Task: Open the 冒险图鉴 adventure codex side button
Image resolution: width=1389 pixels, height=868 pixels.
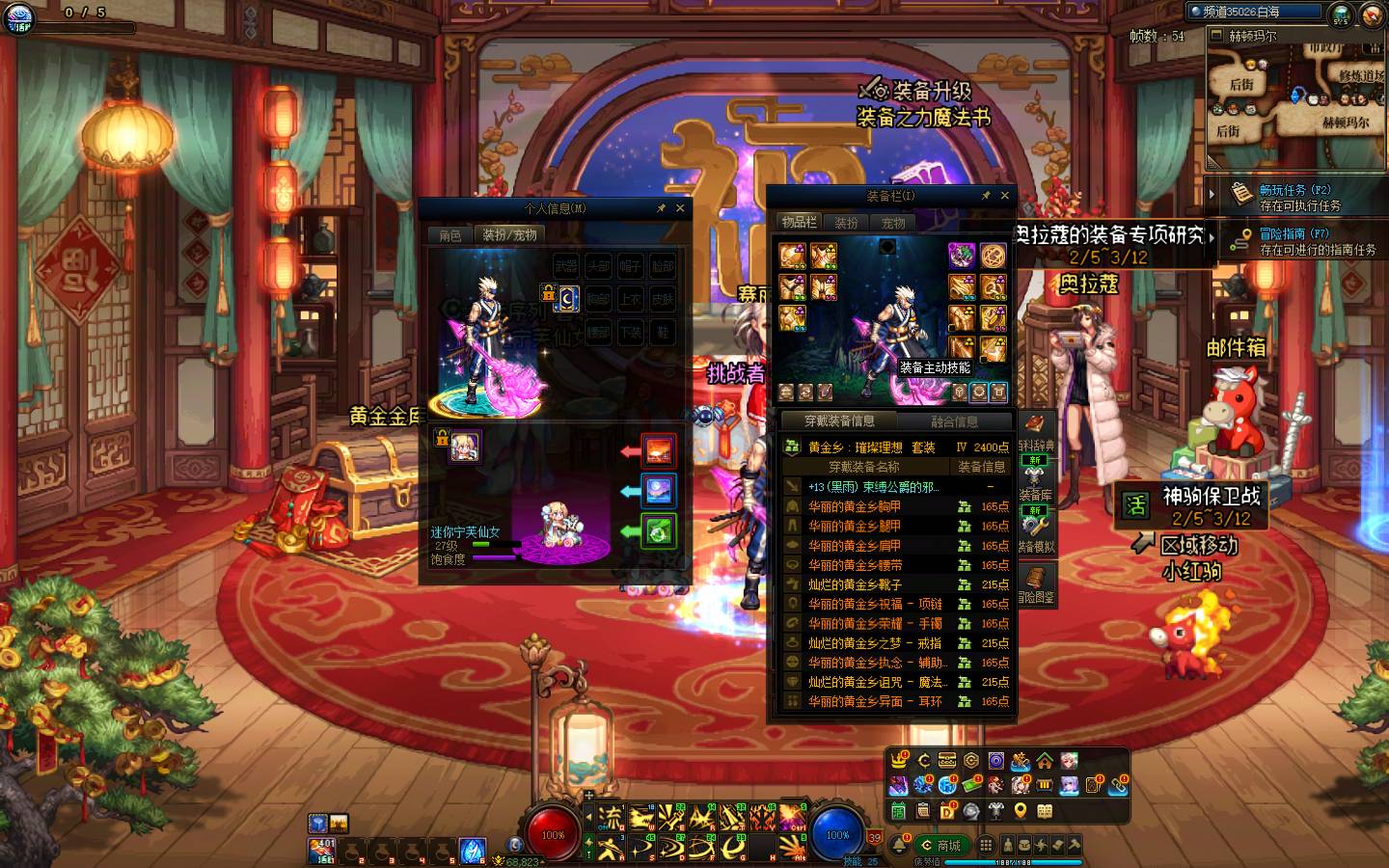Action: coord(1036,583)
